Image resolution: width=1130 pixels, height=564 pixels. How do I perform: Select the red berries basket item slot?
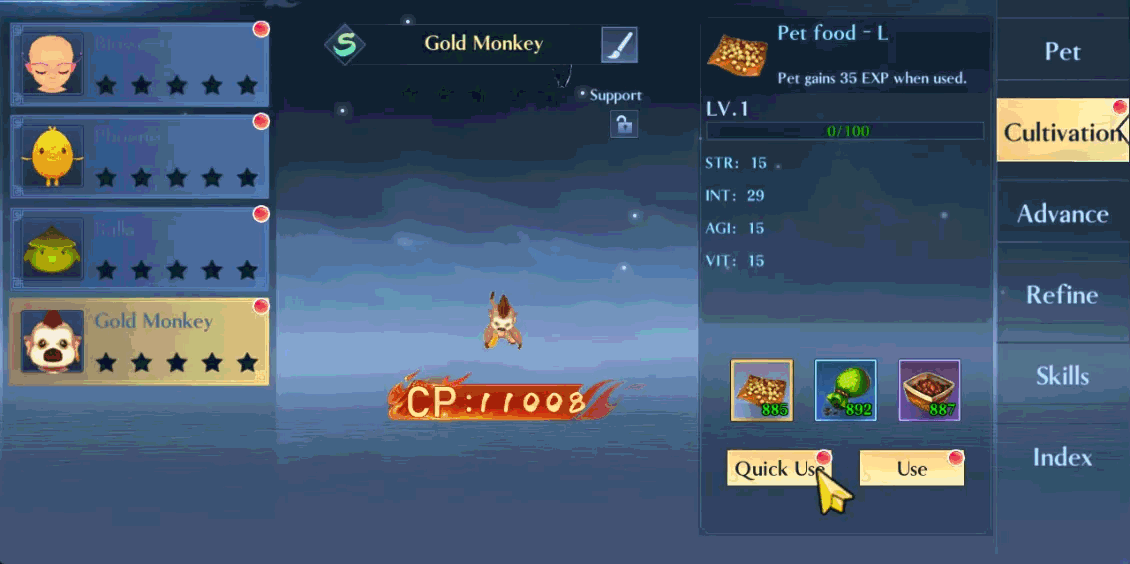pyautogui.click(x=929, y=390)
